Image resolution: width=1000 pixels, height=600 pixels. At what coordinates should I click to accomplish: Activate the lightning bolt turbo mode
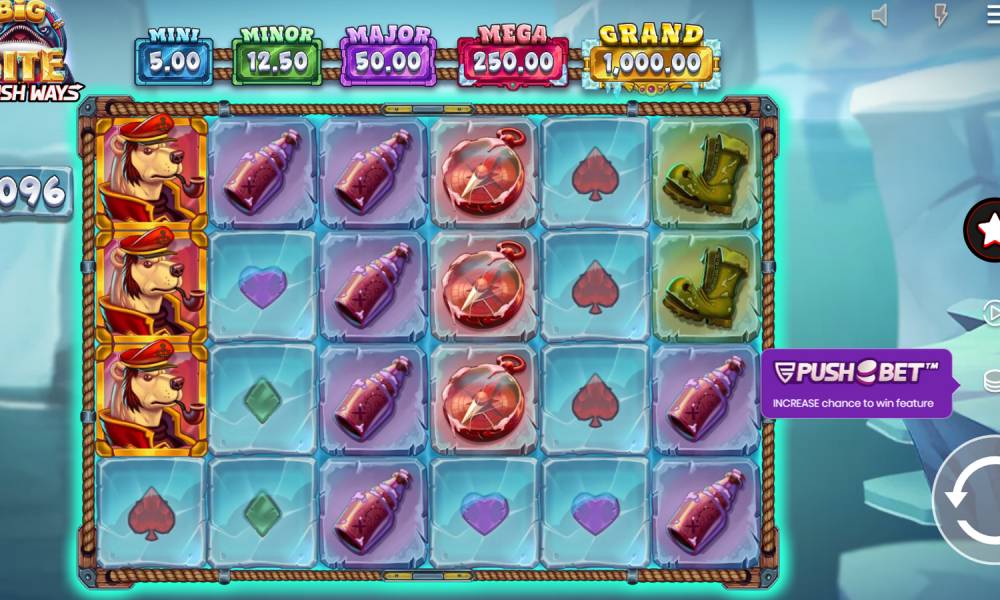coord(940,15)
